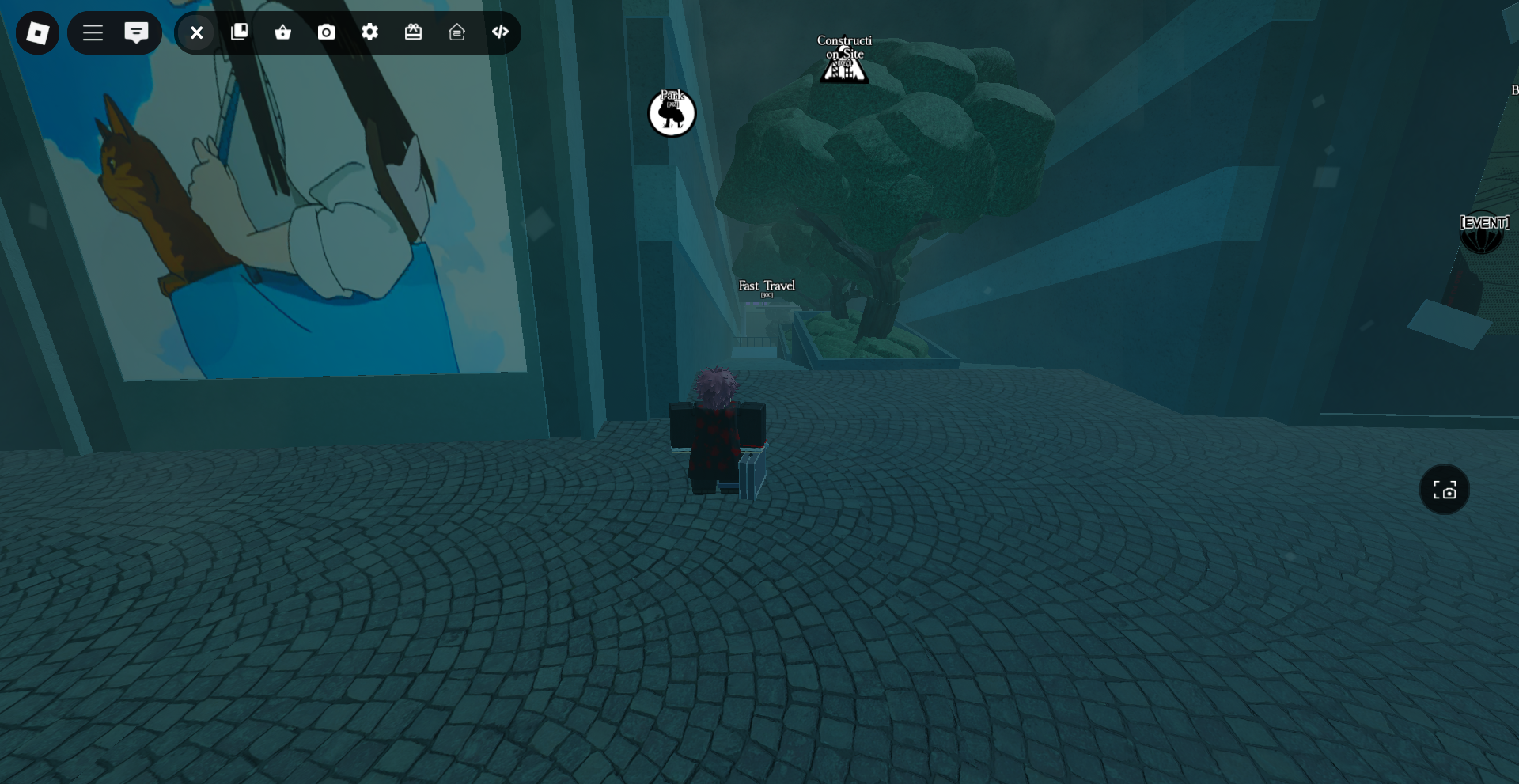Open the code developer console icon

coord(501,32)
